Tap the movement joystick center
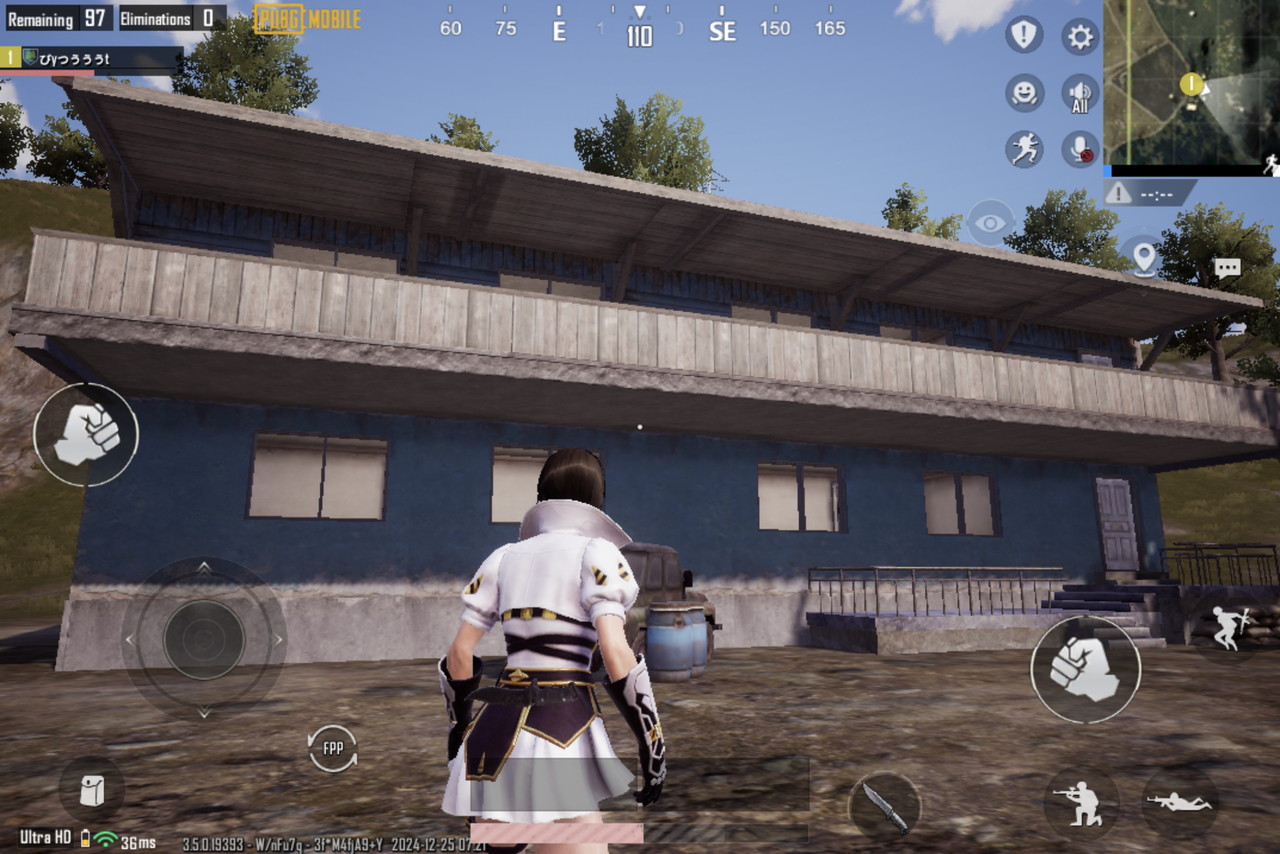The width and height of the screenshot is (1280, 854). point(203,639)
